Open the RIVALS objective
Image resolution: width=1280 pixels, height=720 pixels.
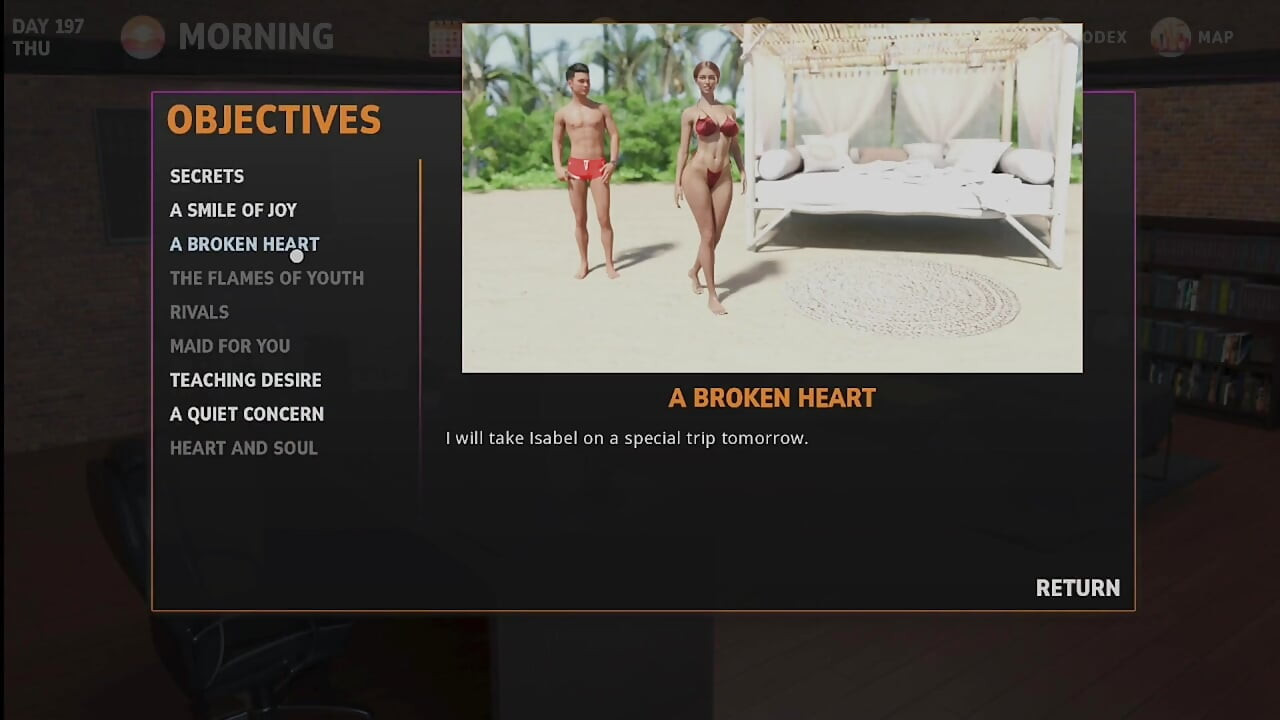[x=199, y=312]
